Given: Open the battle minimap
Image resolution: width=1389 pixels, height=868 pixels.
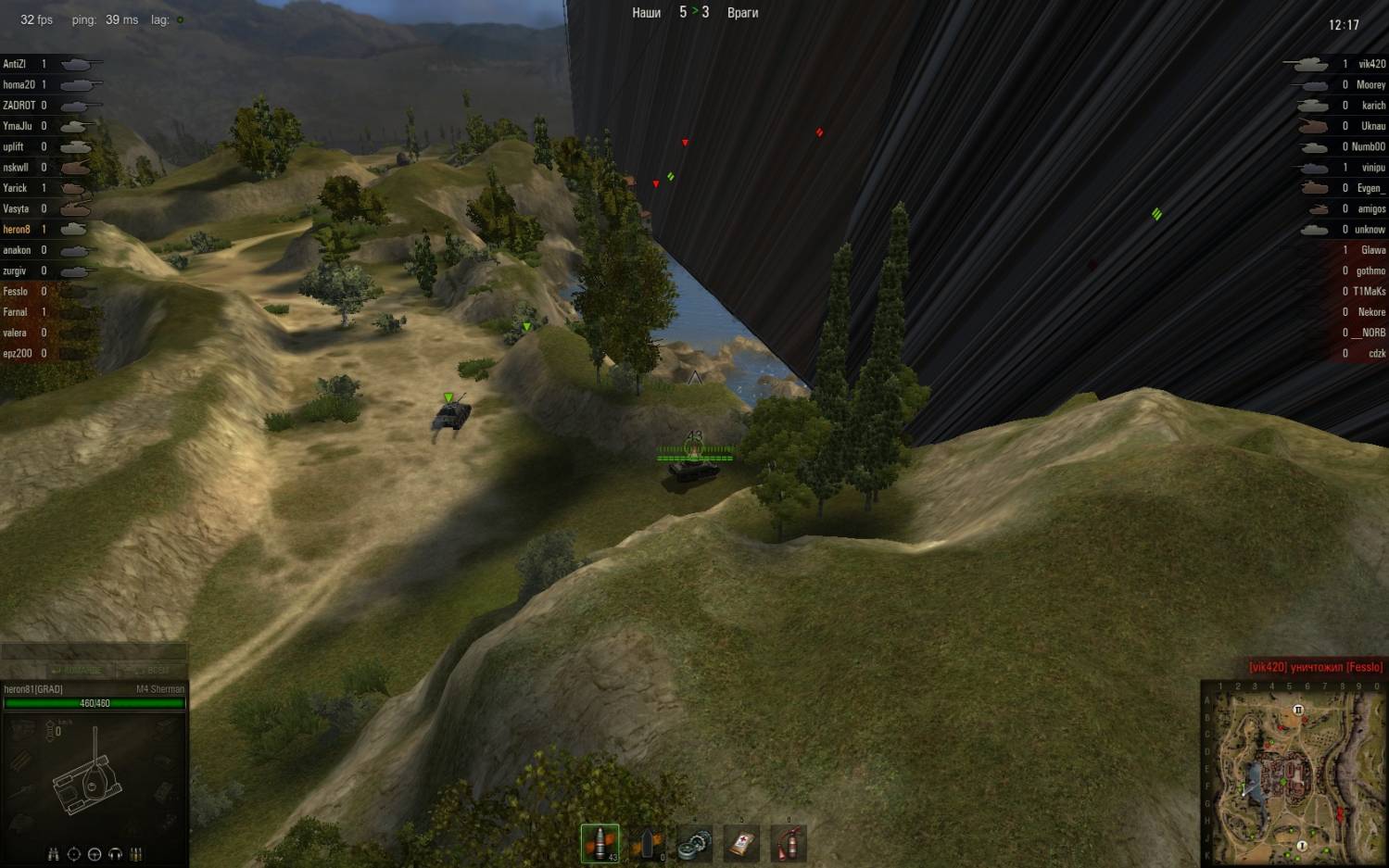Looking at the screenshot, I should pos(1294,774).
